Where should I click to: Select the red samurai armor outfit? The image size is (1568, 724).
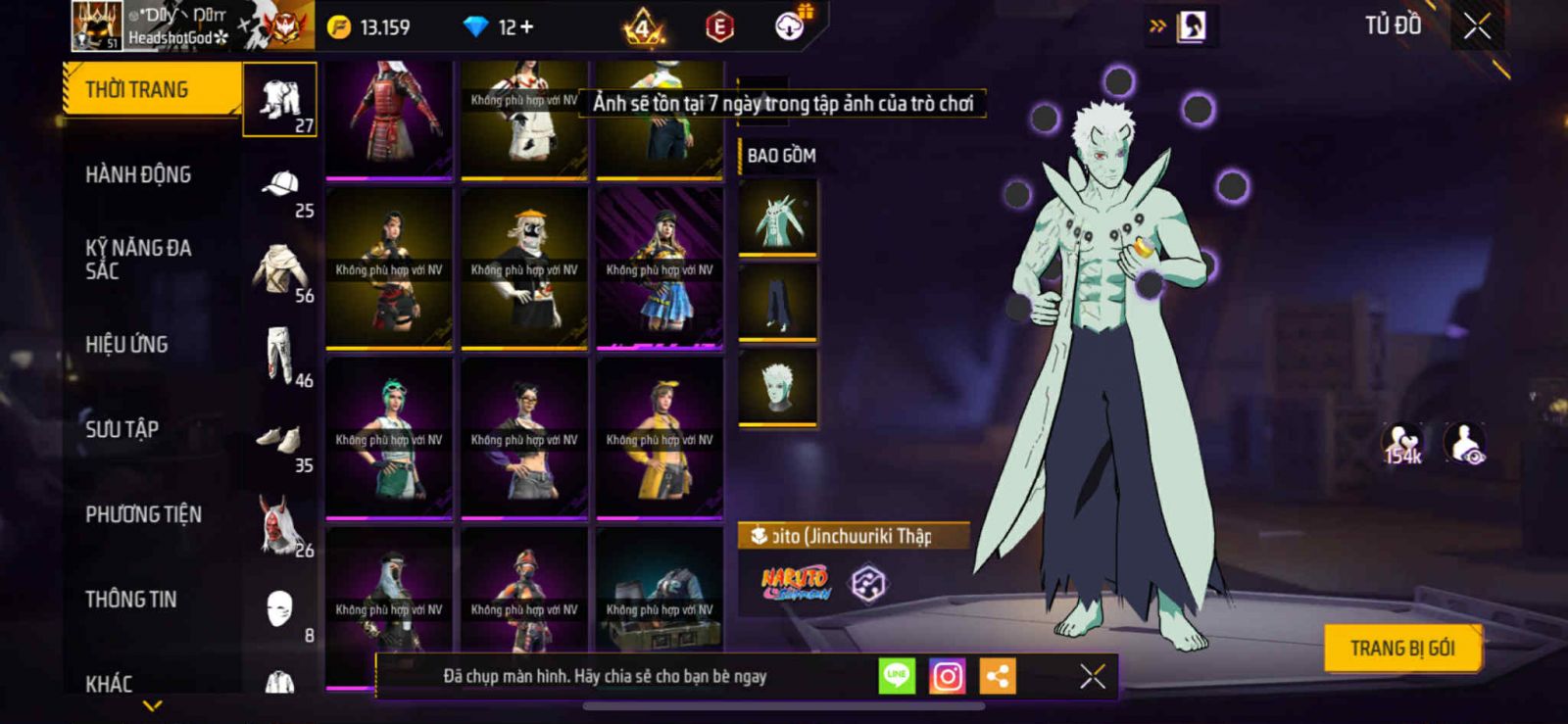(x=389, y=119)
